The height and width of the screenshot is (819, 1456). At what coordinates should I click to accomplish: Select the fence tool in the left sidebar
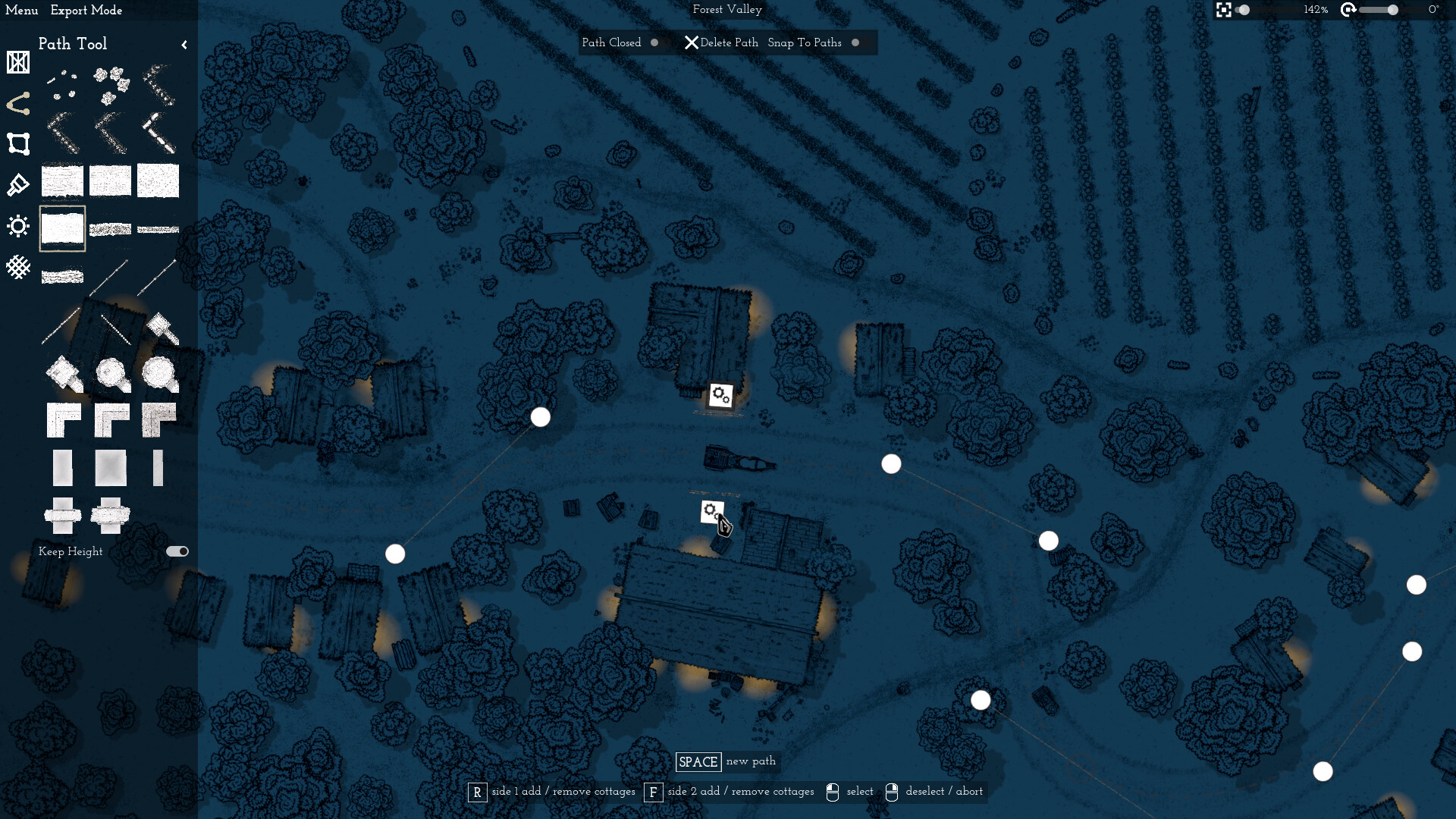[x=18, y=63]
